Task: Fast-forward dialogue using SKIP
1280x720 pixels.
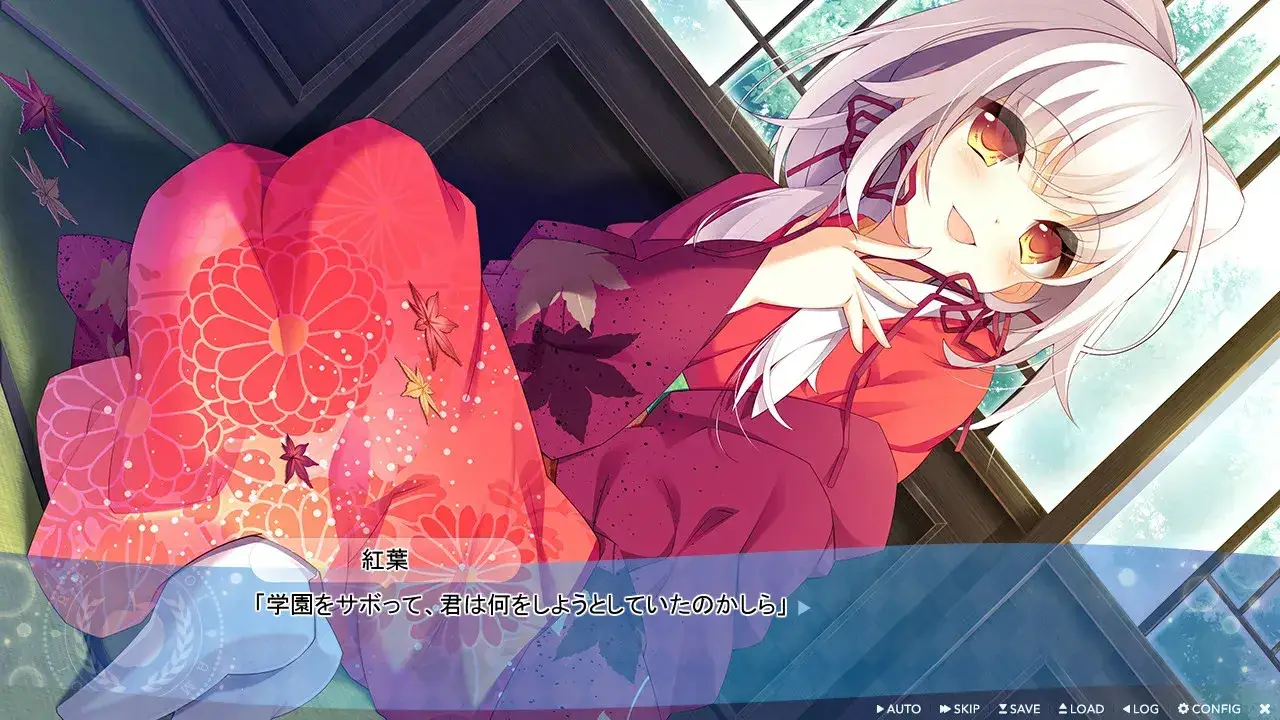Action: (x=960, y=709)
